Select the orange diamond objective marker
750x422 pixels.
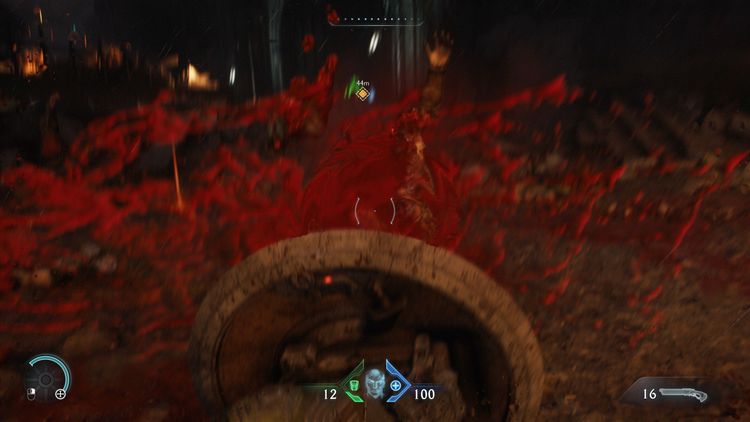363,95
